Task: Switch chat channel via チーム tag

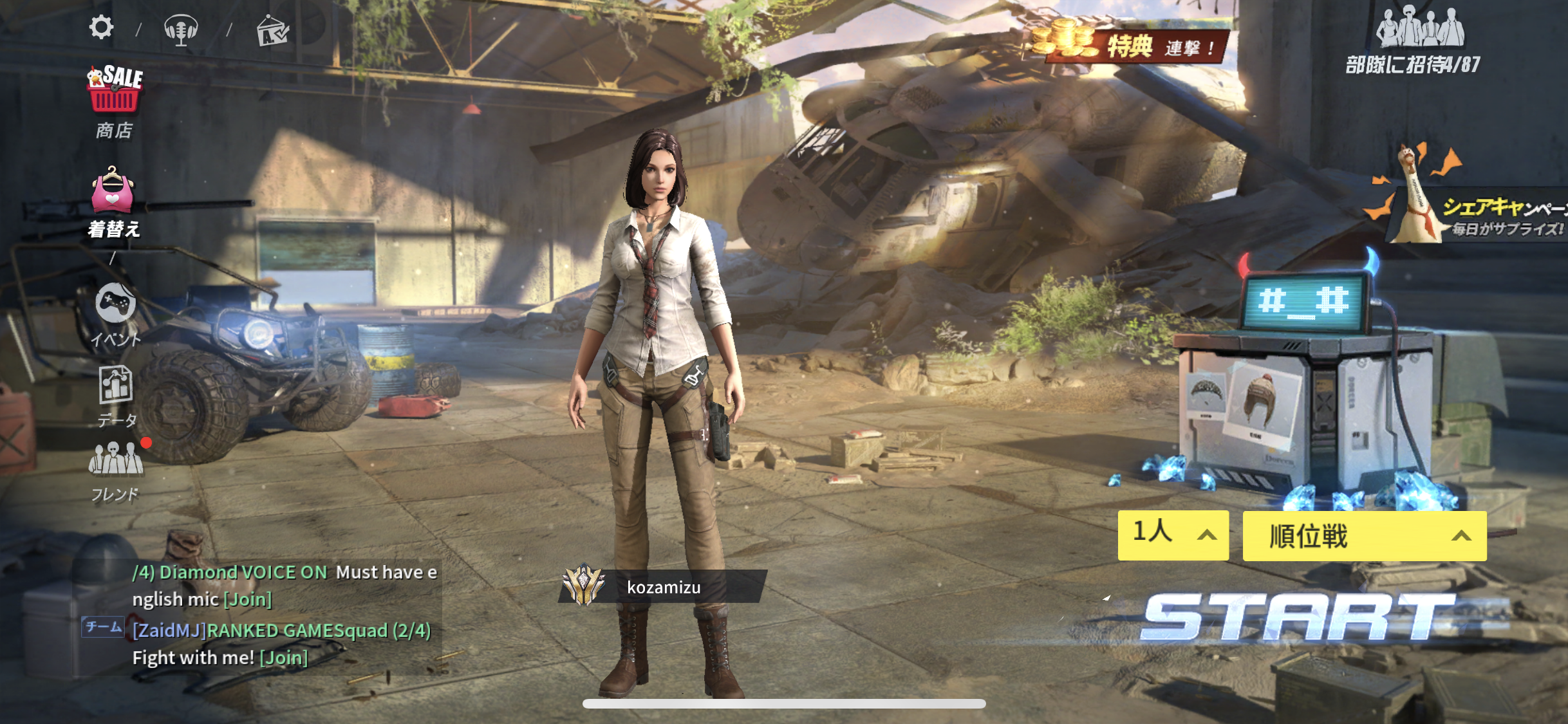Action: [103, 627]
